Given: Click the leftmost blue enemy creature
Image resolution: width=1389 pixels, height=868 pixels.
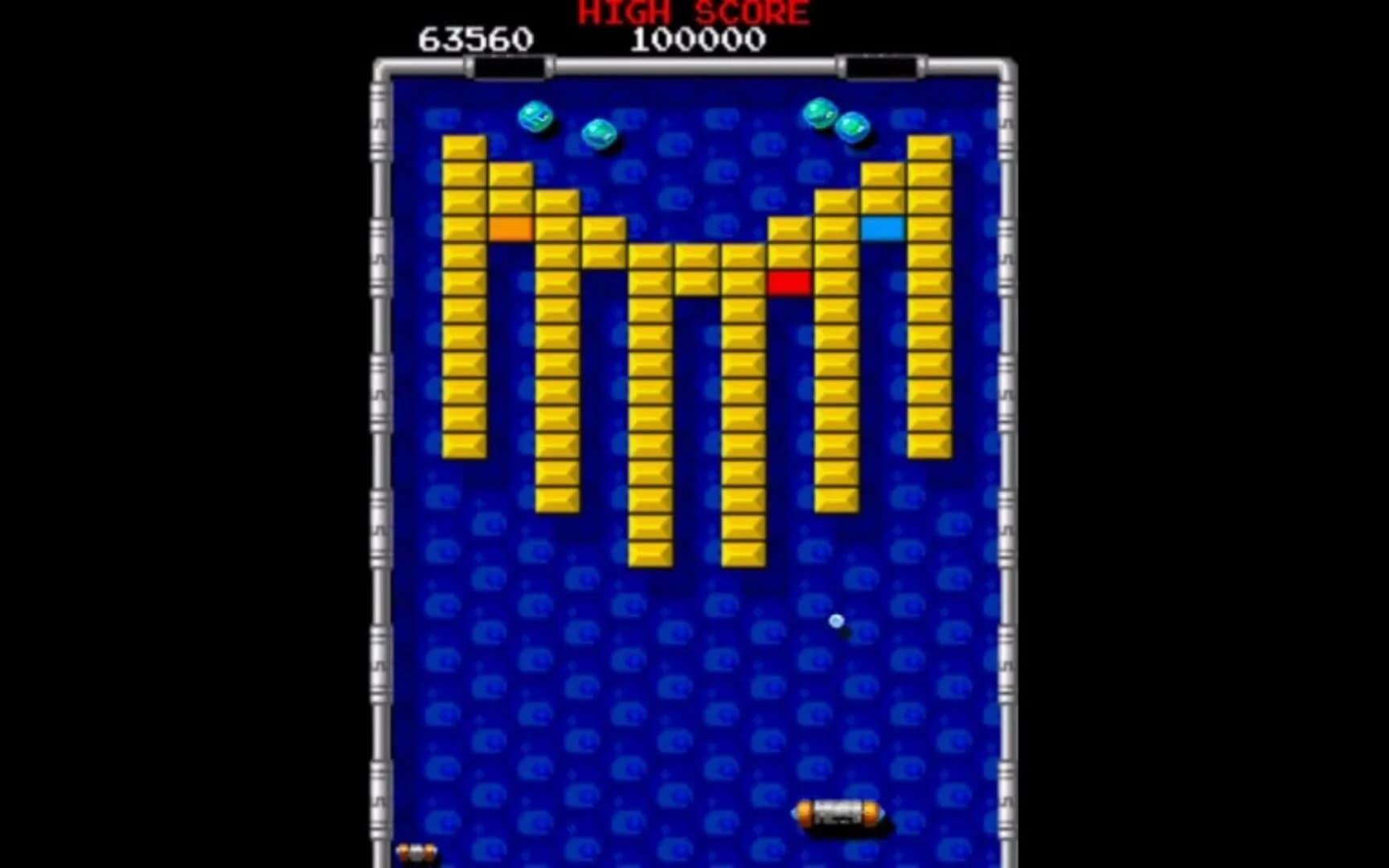Looking at the screenshot, I should coord(536,119).
